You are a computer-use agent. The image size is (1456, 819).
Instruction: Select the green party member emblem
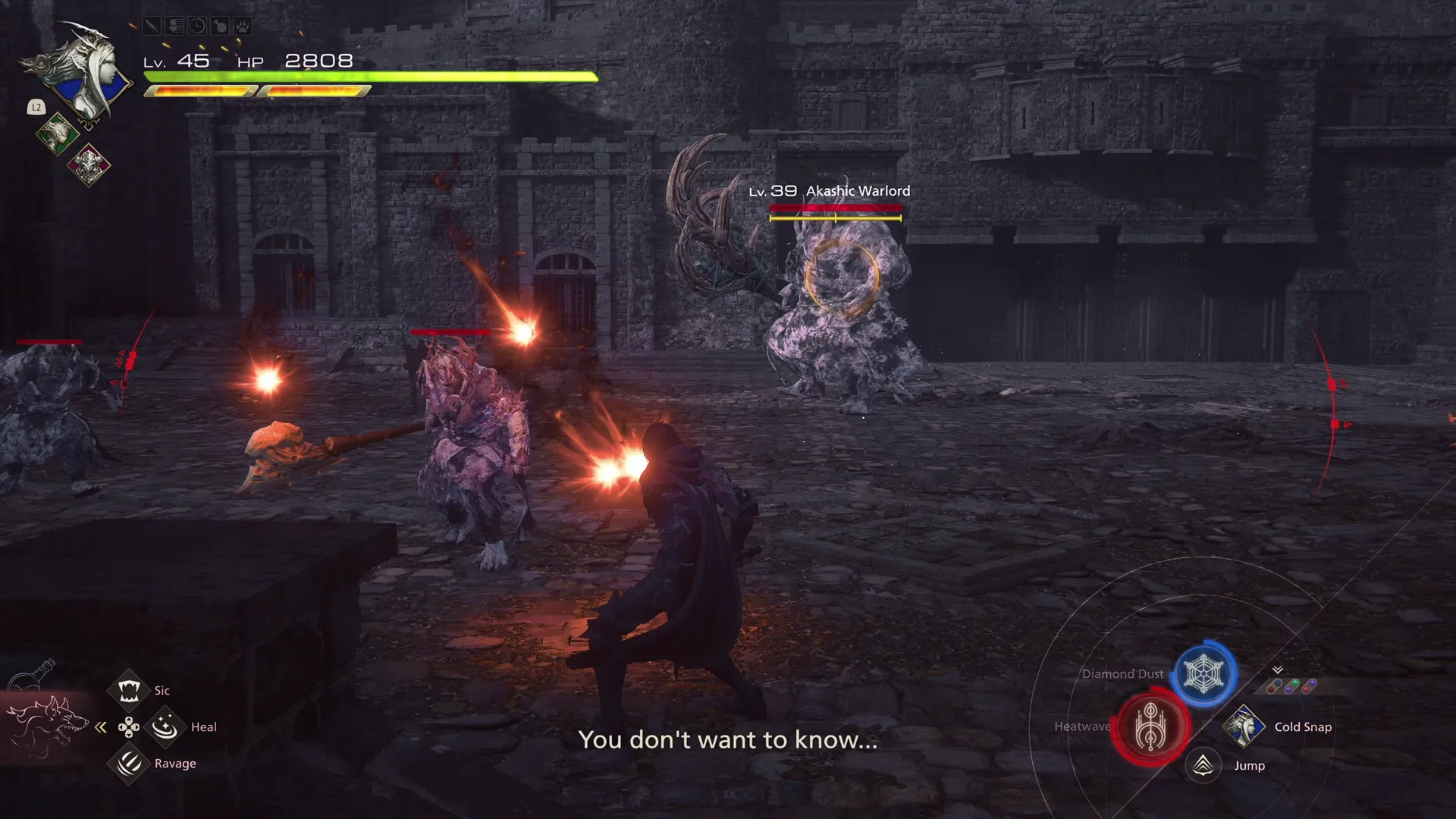pos(58,134)
